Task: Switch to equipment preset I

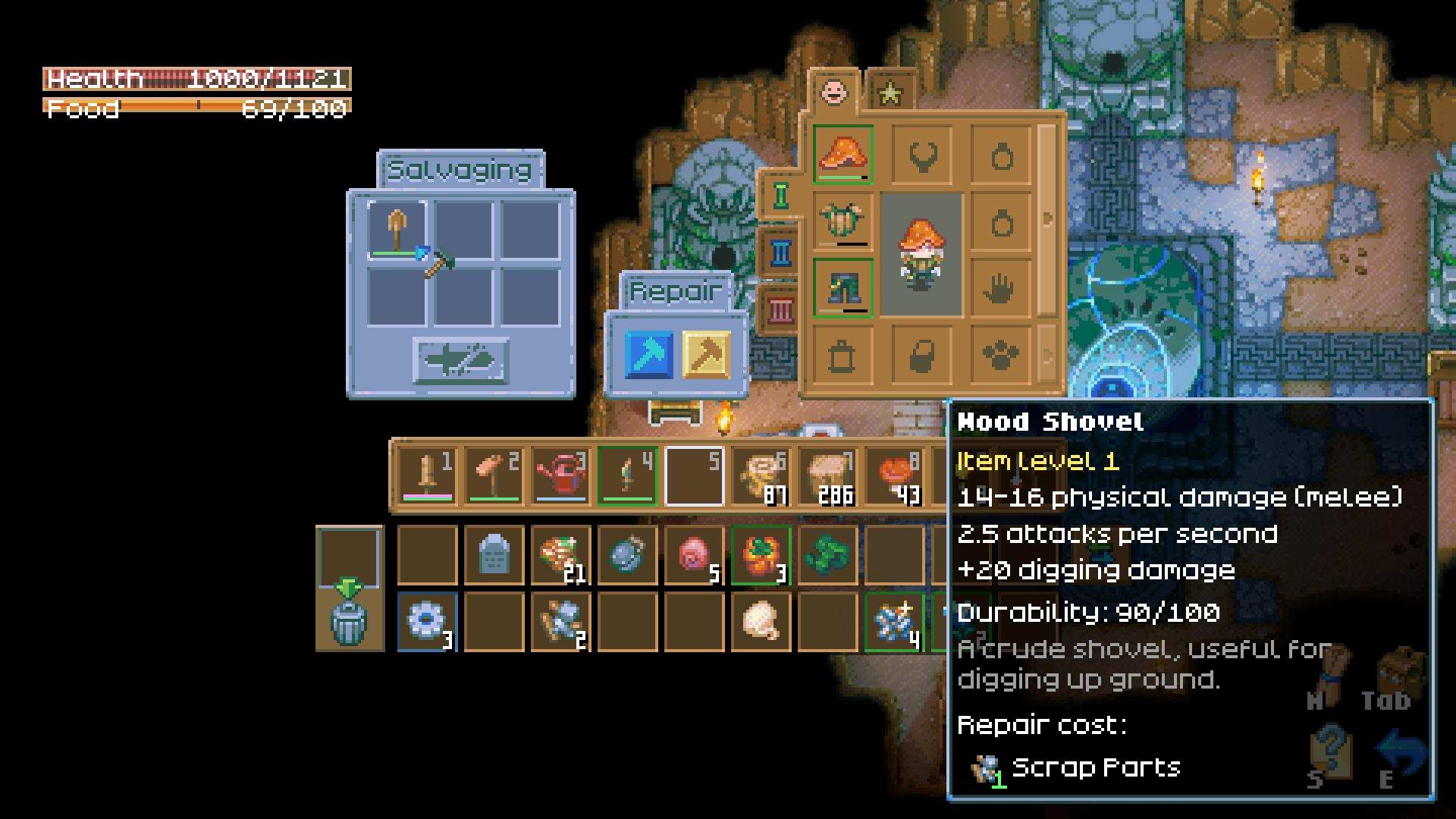Action: 780,196
